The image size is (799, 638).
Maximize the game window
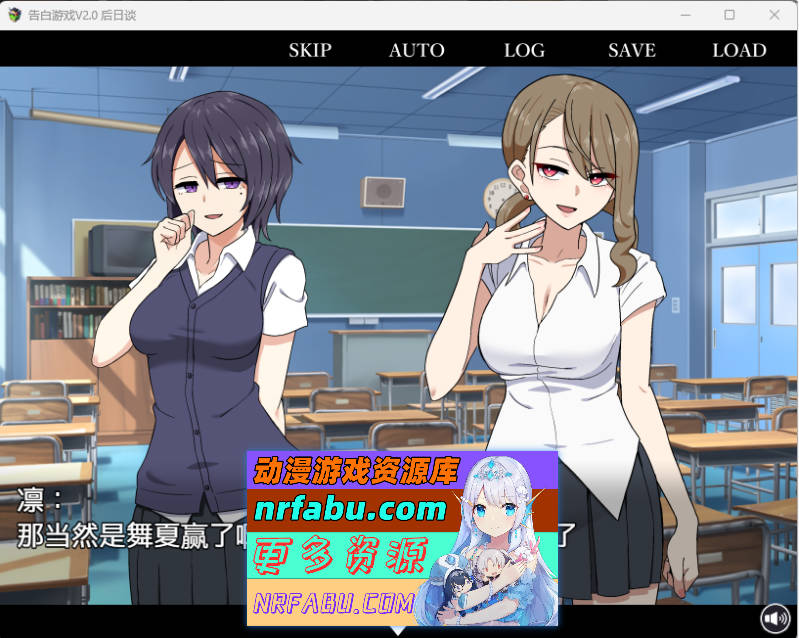[x=730, y=15]
